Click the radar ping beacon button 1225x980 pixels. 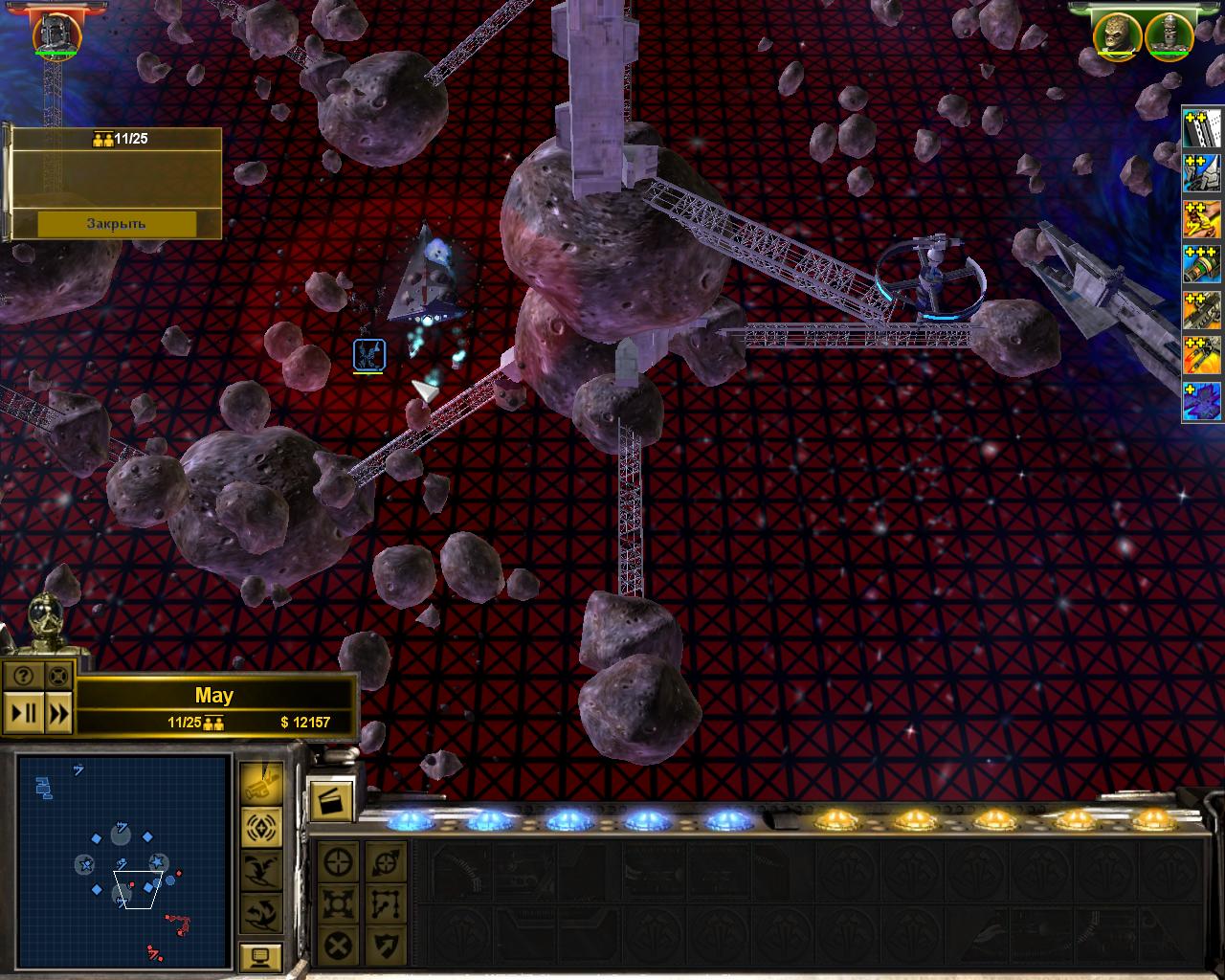pos(260,826)
